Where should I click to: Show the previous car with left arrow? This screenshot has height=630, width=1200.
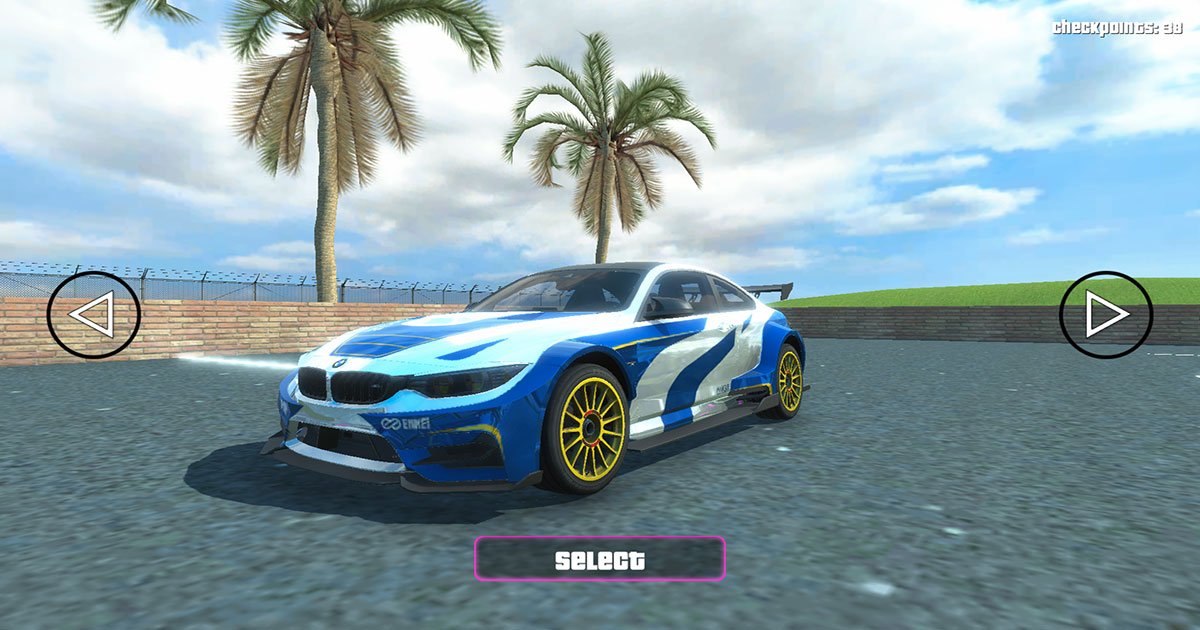pos(93,315)
